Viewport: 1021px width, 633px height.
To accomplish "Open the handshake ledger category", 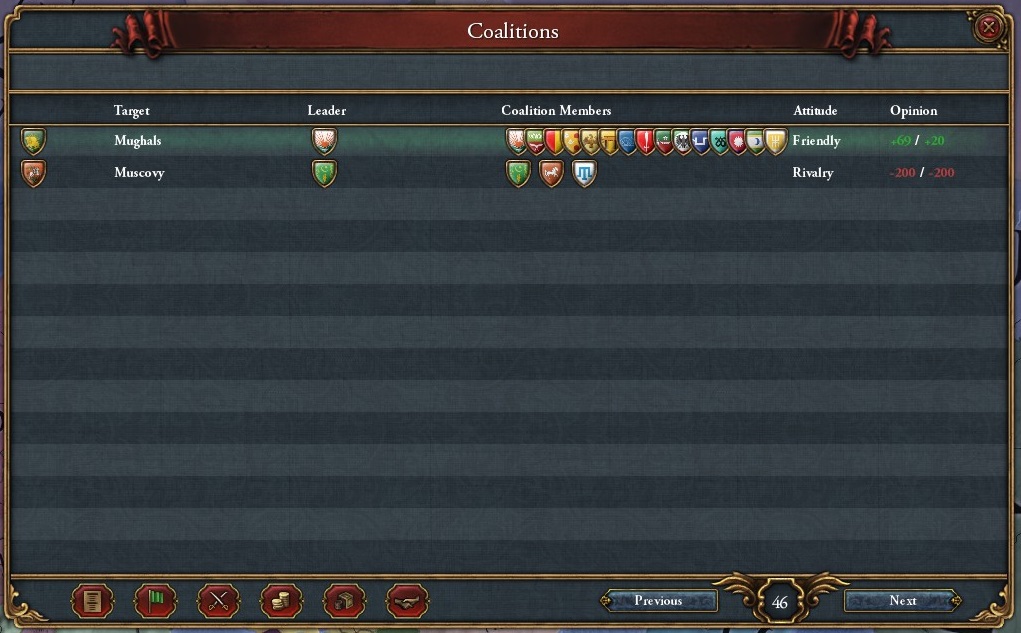I will pyautogui.click(x=407, y=601).
